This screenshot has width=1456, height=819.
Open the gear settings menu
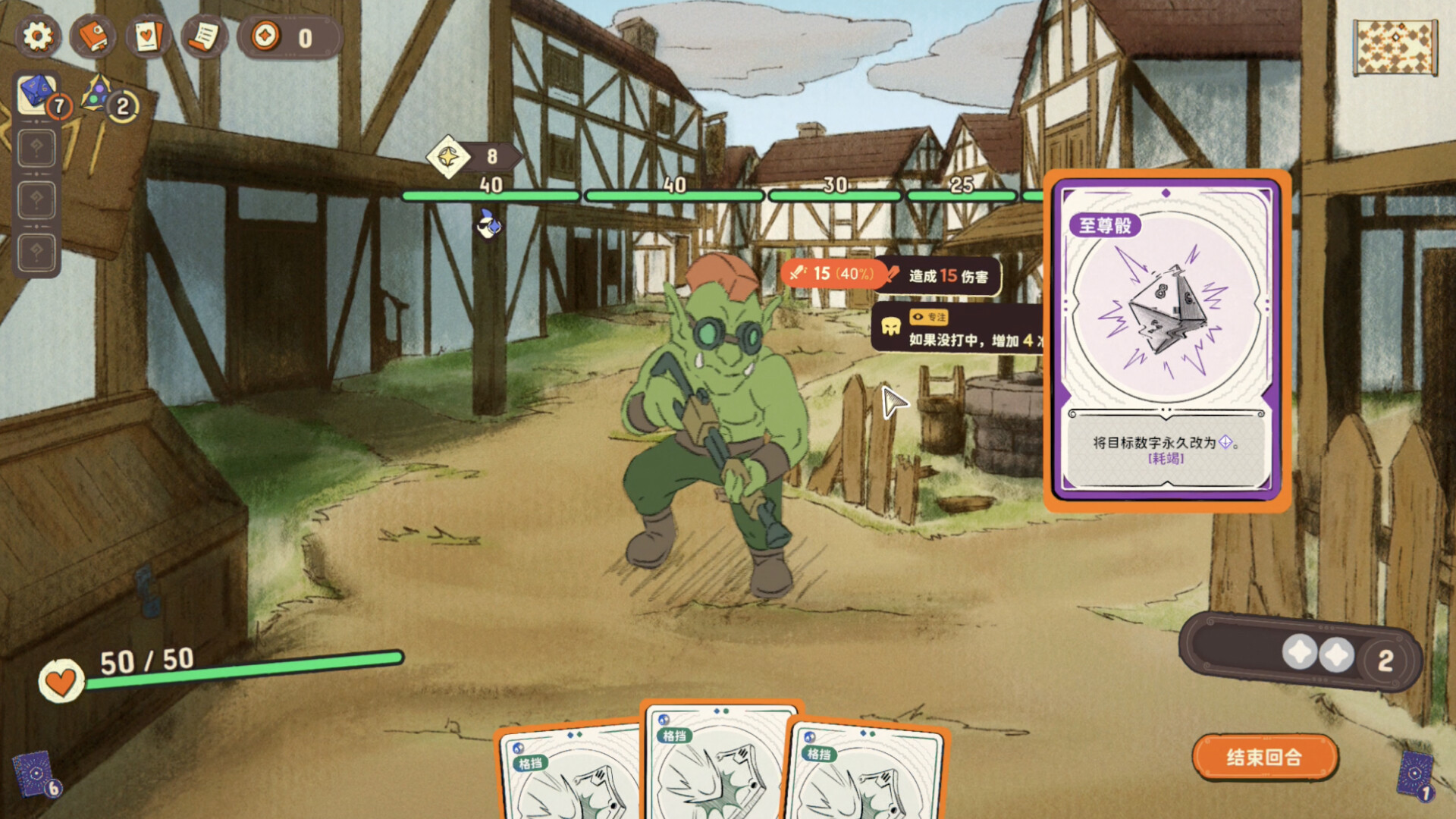38,36
